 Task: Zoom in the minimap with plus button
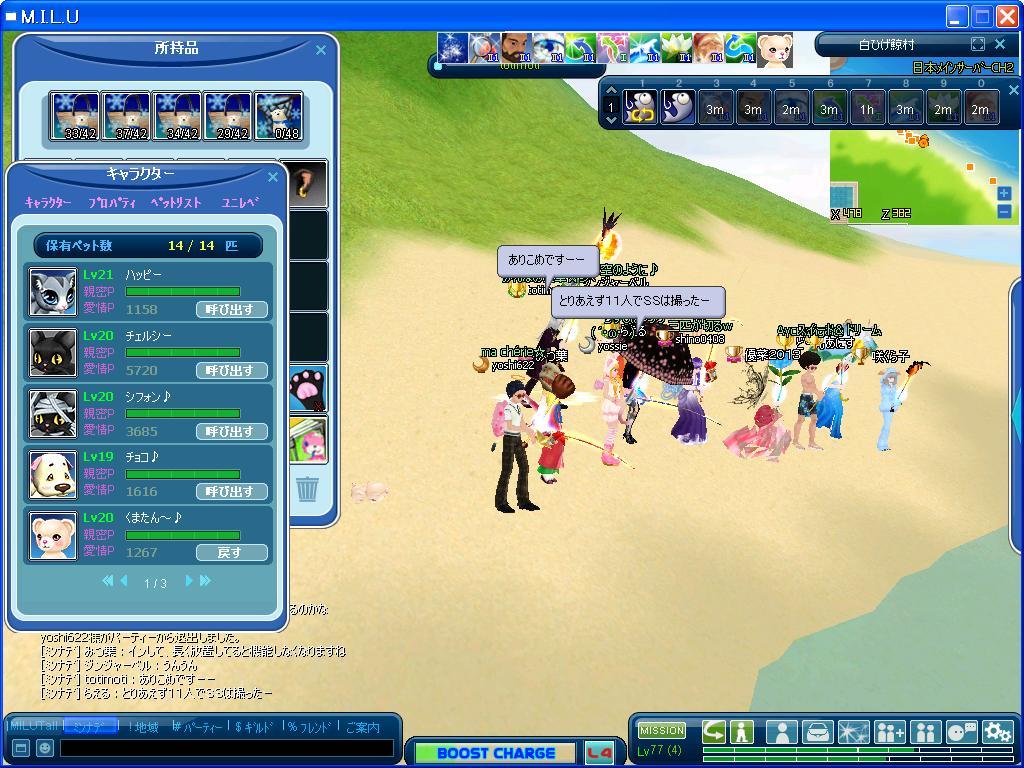click(1004, 194)
